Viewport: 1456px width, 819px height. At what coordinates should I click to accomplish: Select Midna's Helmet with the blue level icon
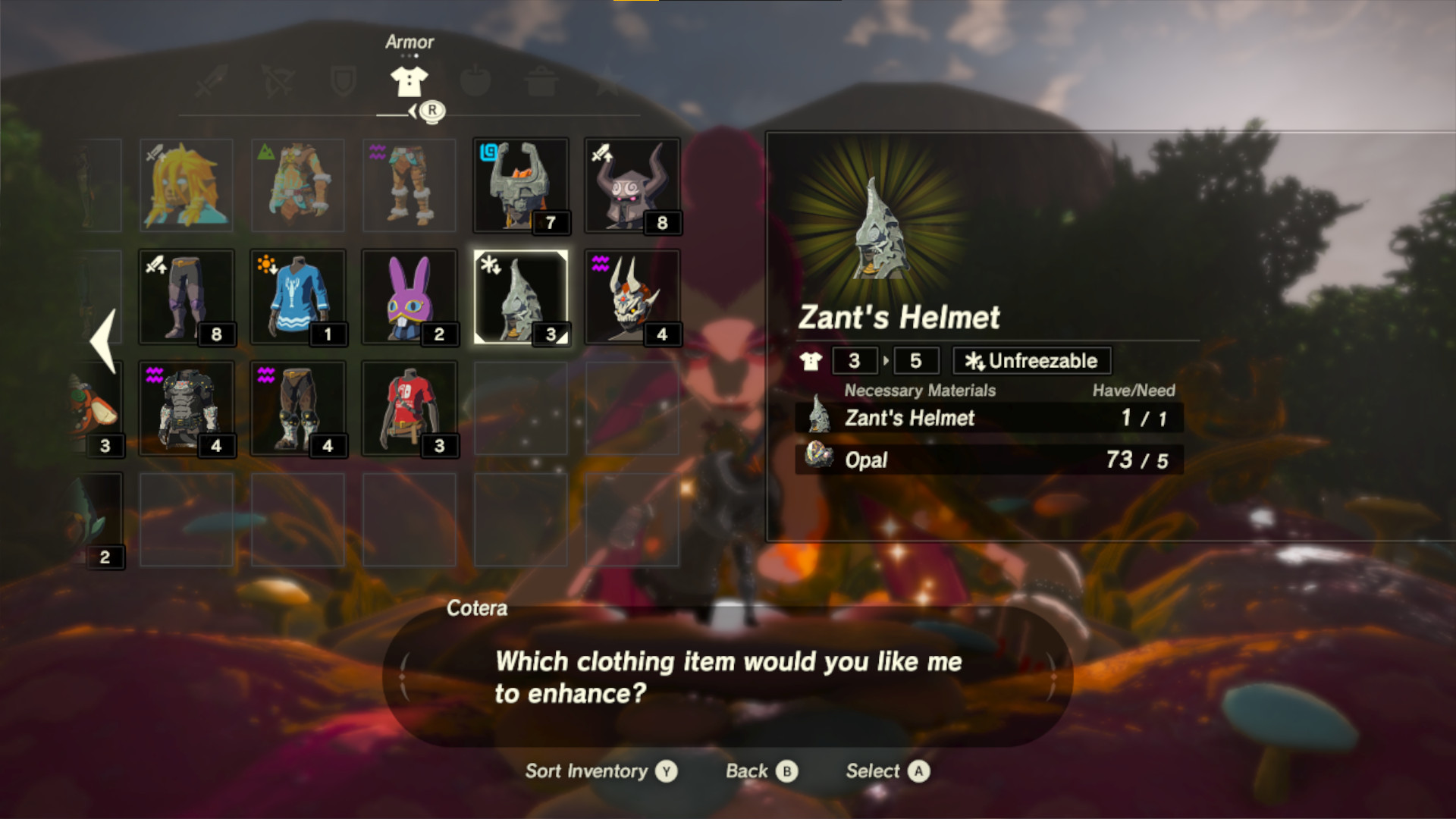tap(521, 184)
